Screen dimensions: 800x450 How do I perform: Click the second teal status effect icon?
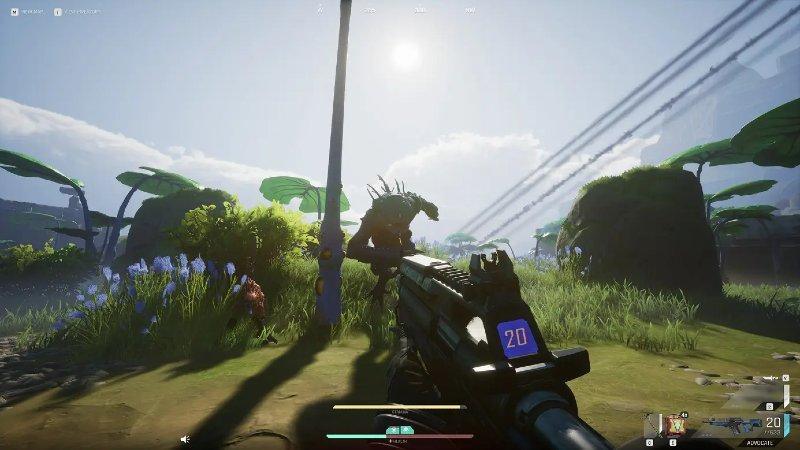pyautogui.click(x=407, y=430)
